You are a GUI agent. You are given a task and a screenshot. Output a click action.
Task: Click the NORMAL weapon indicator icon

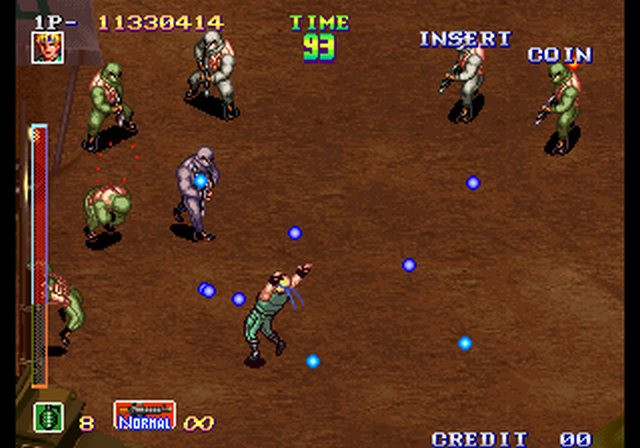[x=144, y=415]
